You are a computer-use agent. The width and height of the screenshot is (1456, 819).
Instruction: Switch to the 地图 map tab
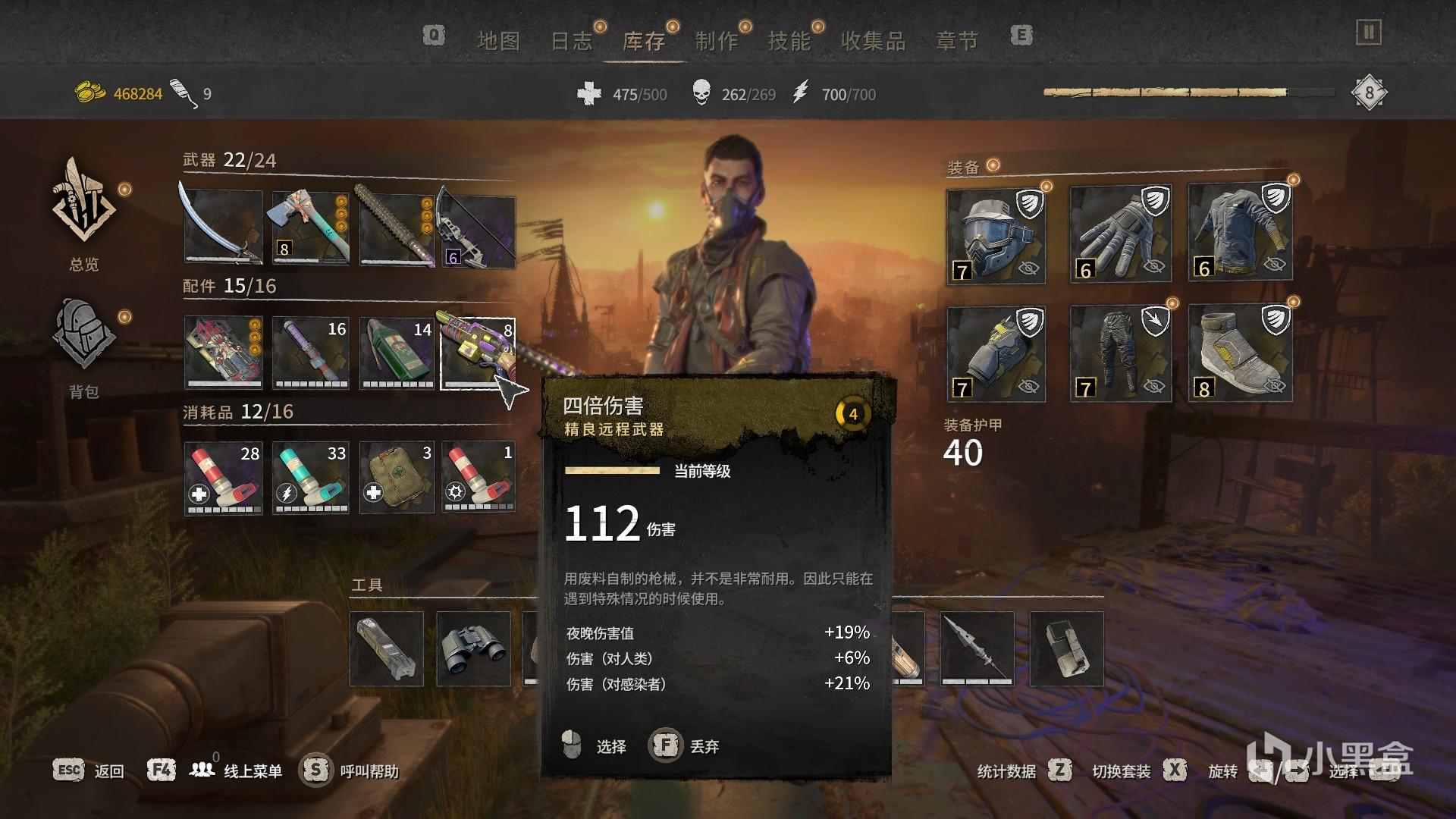coord(498,41)
